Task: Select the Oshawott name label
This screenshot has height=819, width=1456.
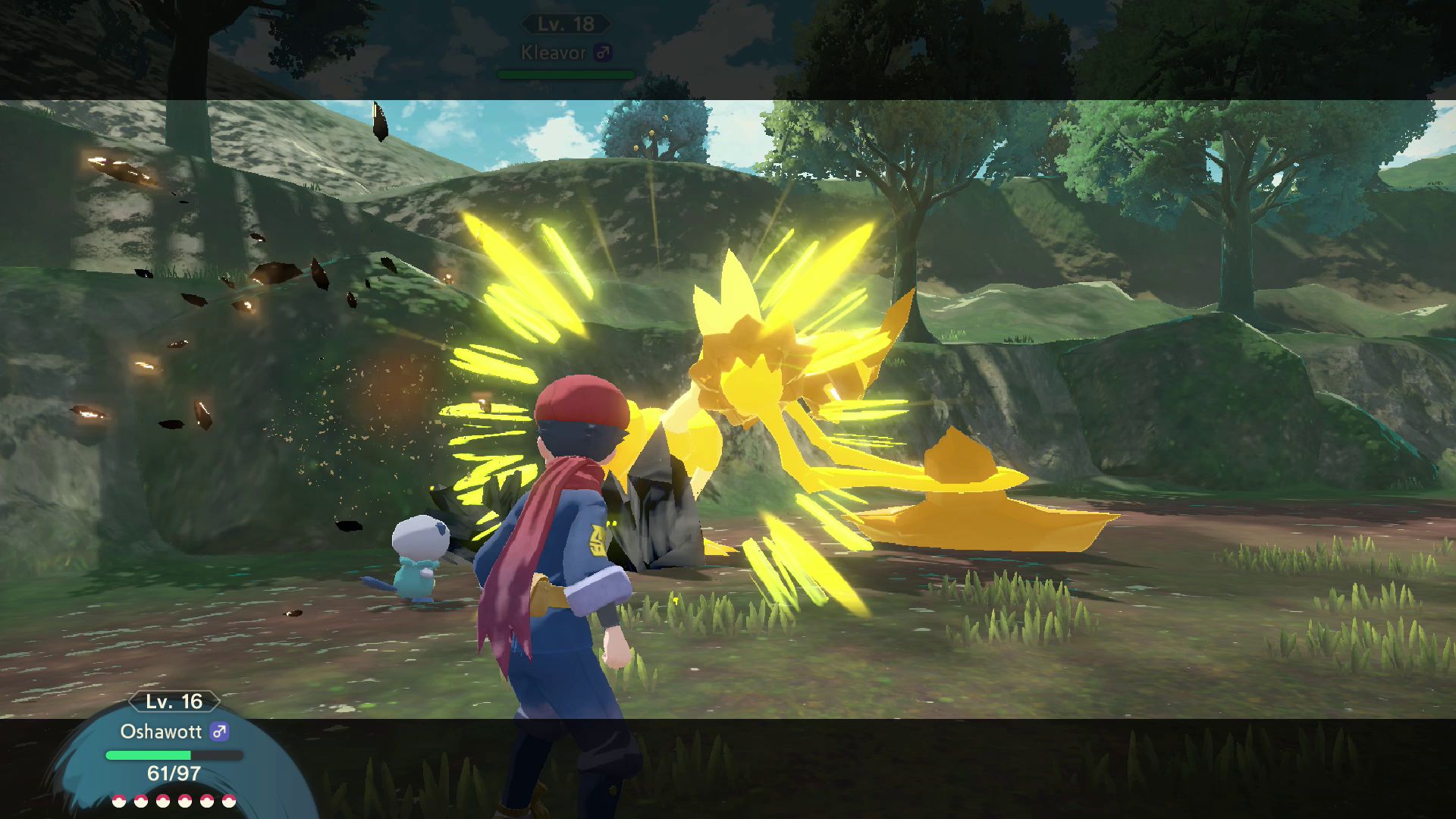Action: [160, 733]
